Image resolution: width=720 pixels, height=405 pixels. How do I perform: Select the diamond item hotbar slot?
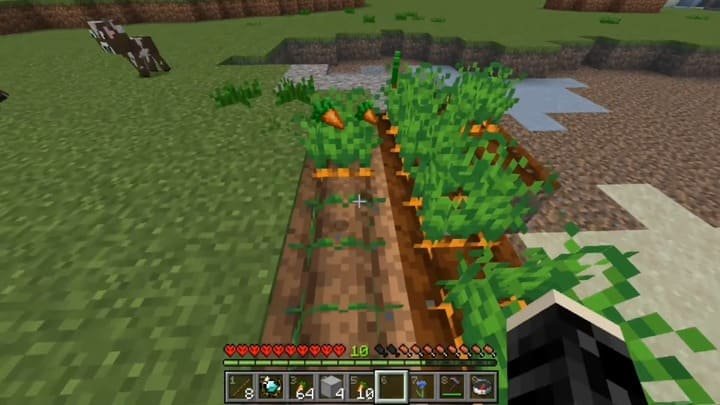coord(270,384)
